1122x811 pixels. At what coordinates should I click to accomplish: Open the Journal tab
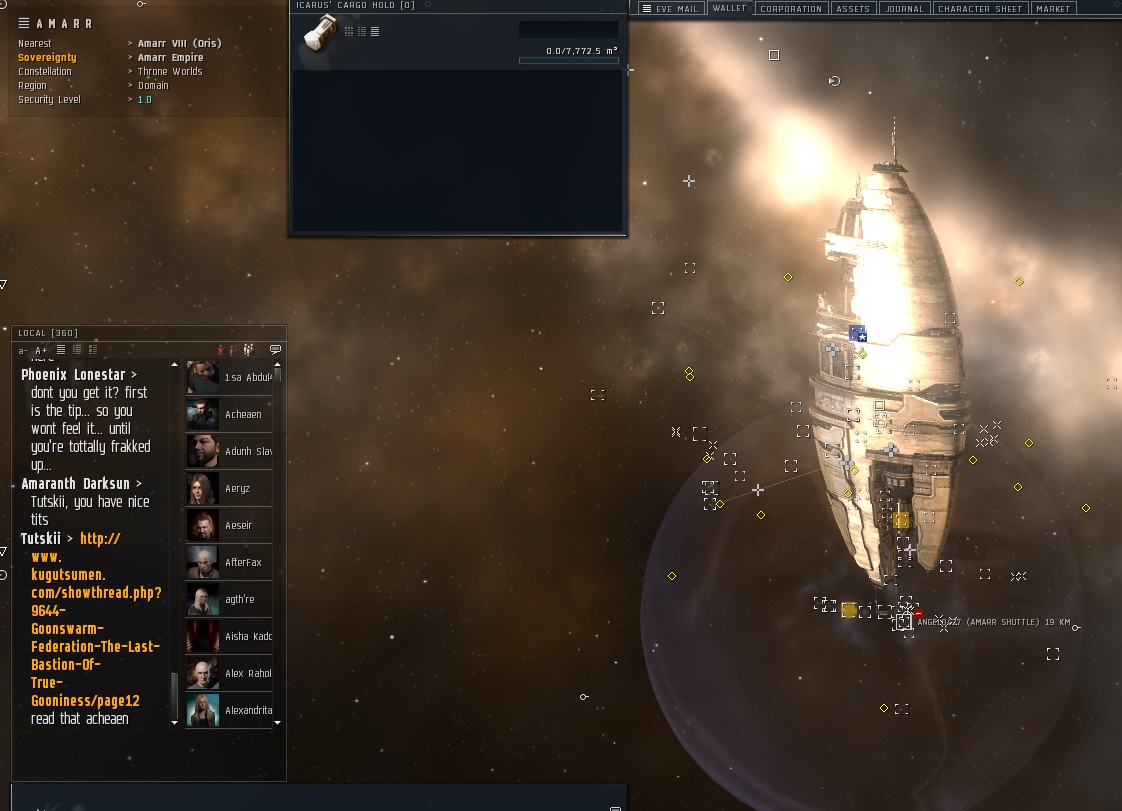click(904, 9)
